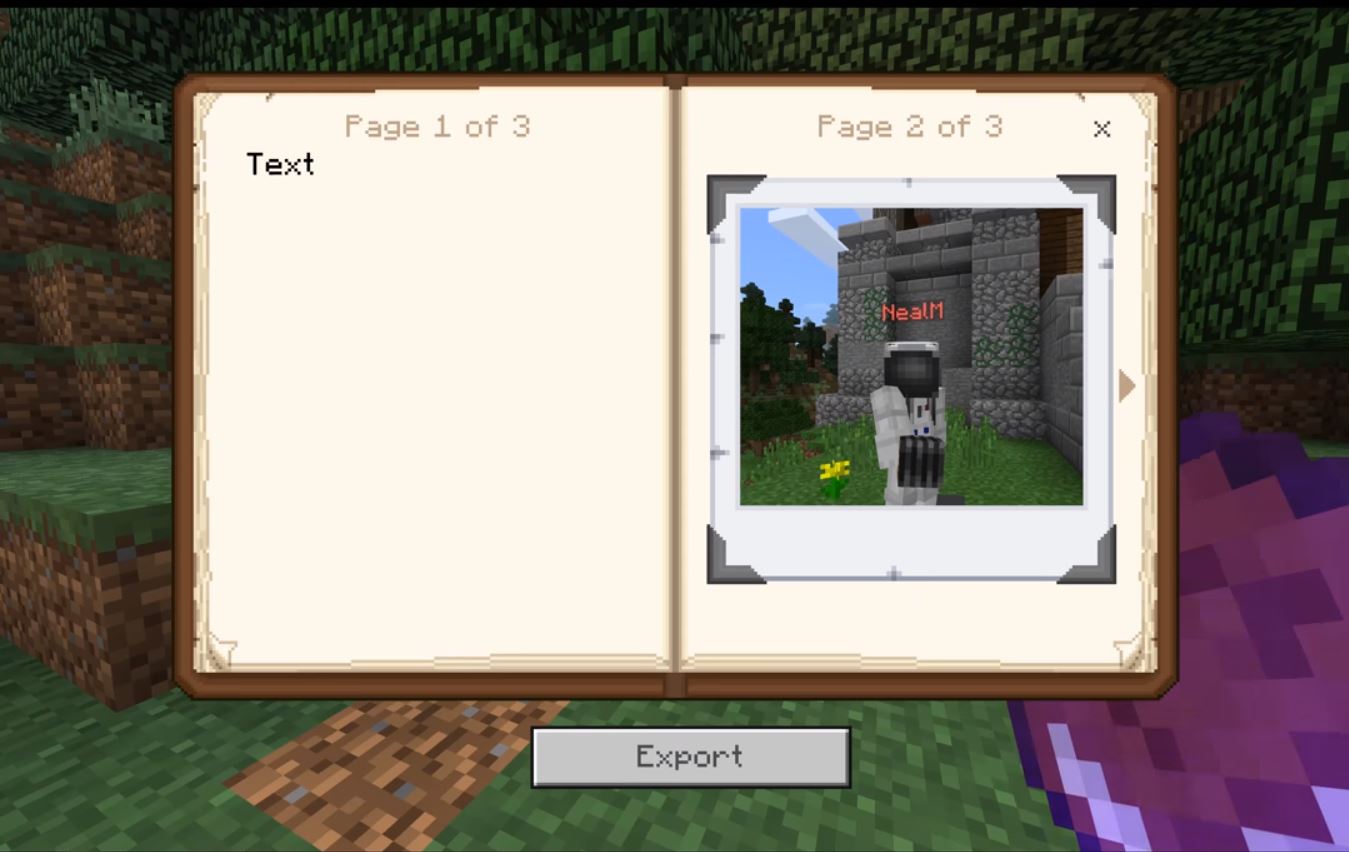Select the Page 1 of 3 header

click(x=437, y=126)
